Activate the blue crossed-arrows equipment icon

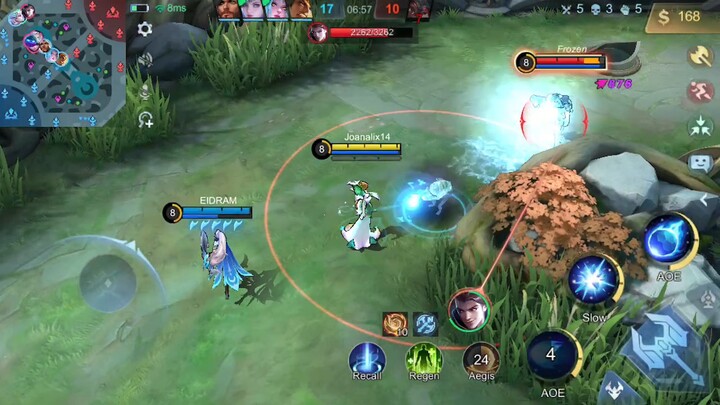tap(426, 324)
